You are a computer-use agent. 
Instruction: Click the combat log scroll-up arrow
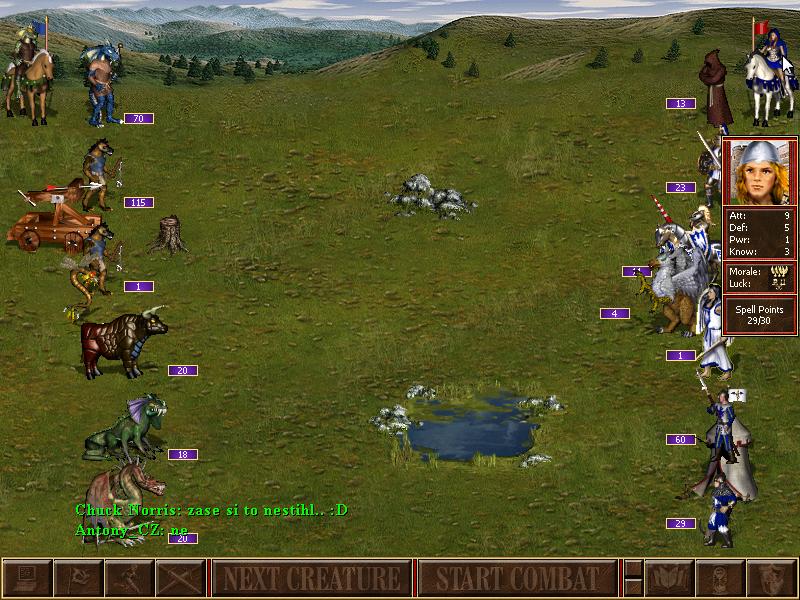pos(633,569)
